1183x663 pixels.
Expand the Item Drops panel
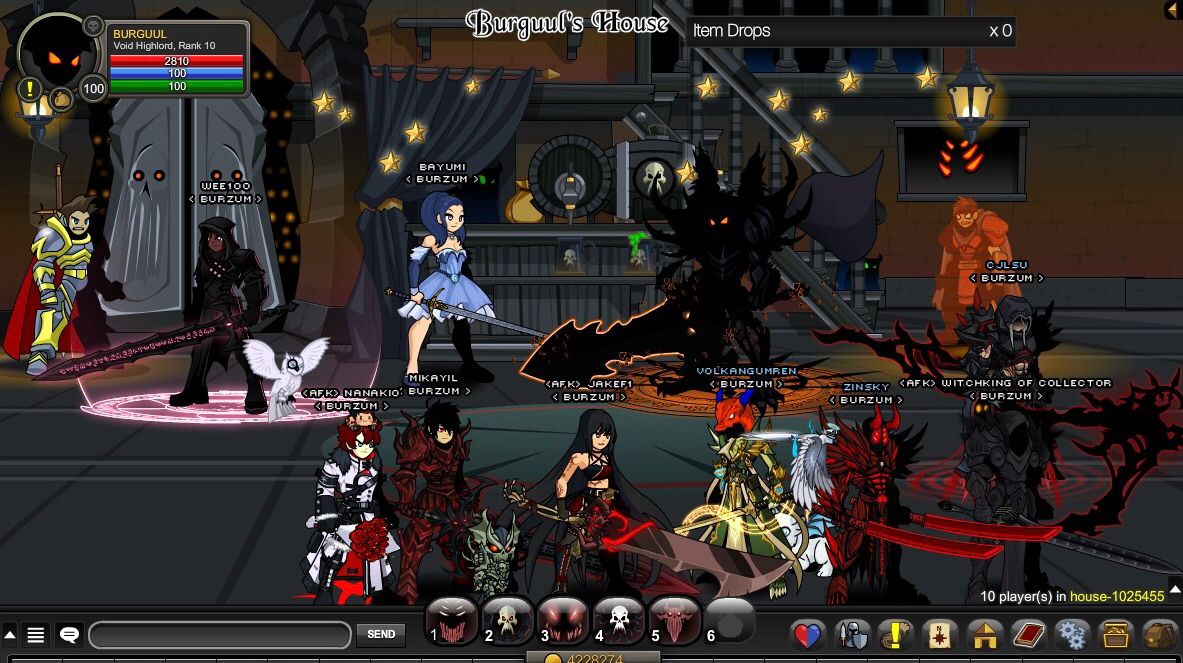point(850,31)
